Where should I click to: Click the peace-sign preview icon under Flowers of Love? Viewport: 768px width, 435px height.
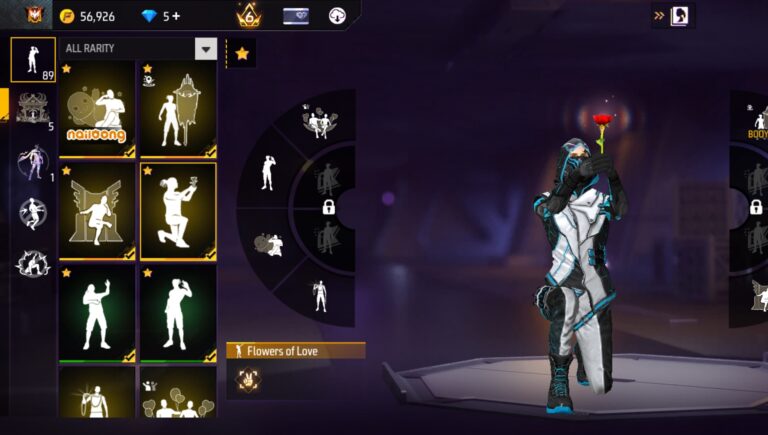point(247,379)
